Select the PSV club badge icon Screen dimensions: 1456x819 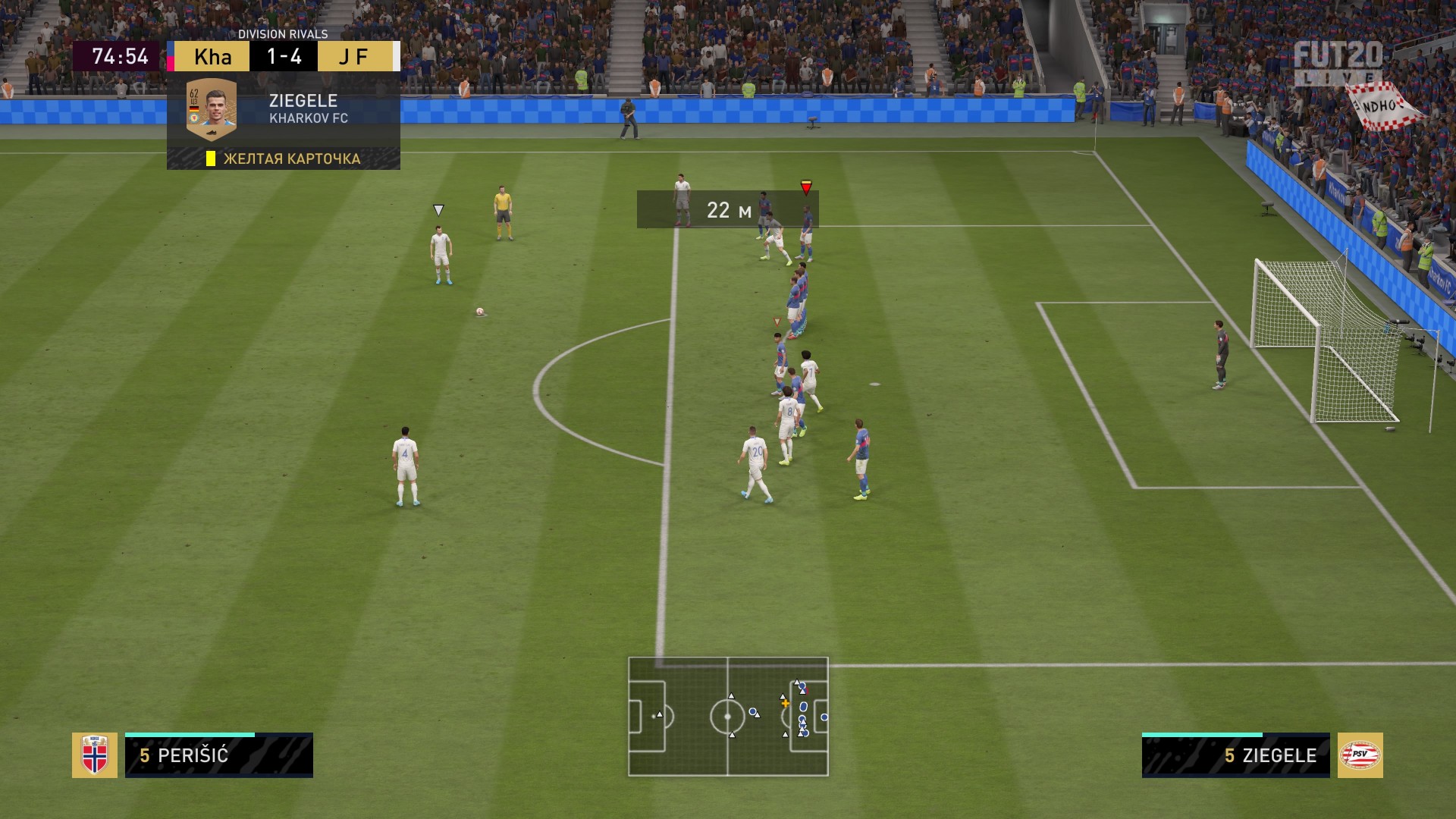point(1360,755)
